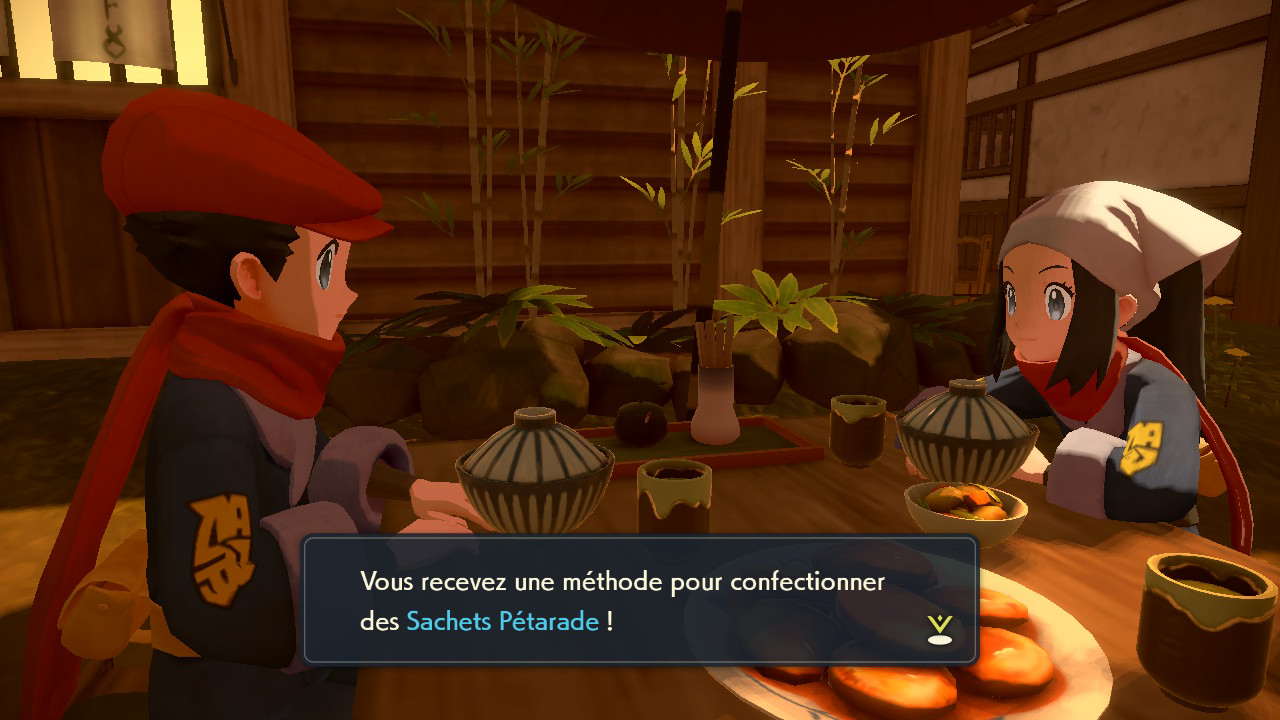
Task: Click the Sachets Pétarade dialogue box
Action: click(639, 600)
